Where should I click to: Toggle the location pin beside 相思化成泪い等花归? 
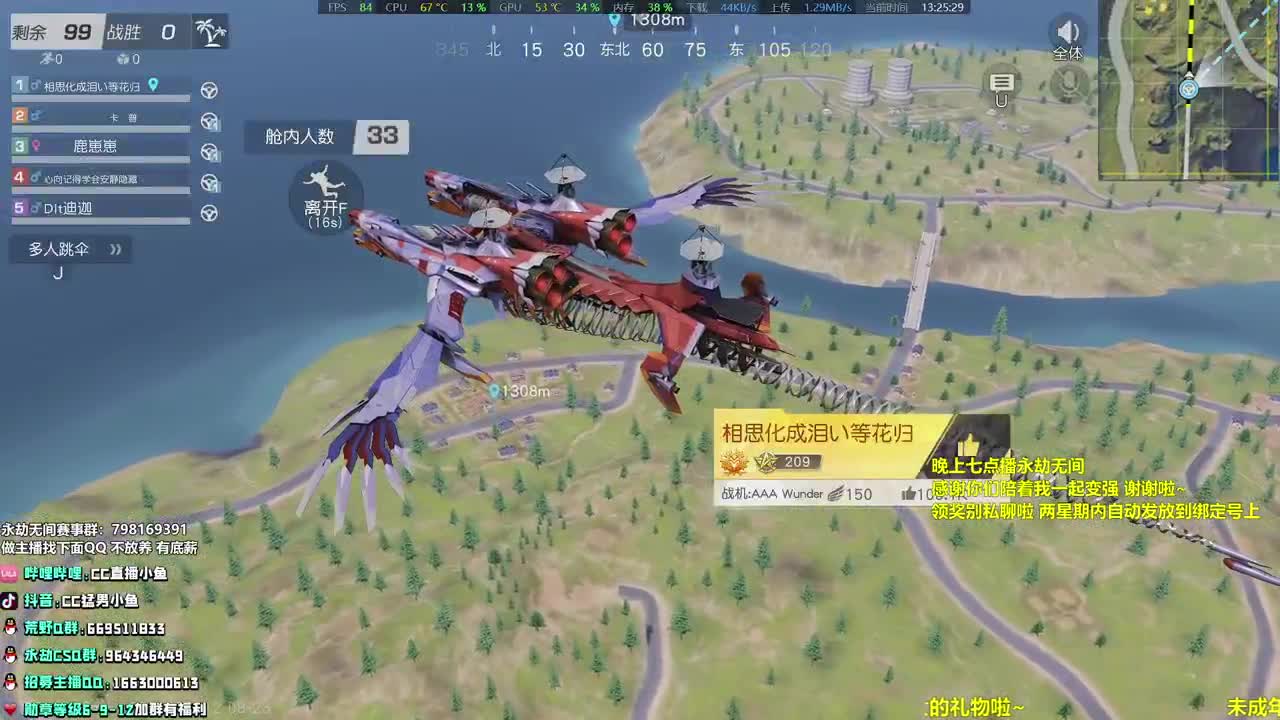click(155, 85)
